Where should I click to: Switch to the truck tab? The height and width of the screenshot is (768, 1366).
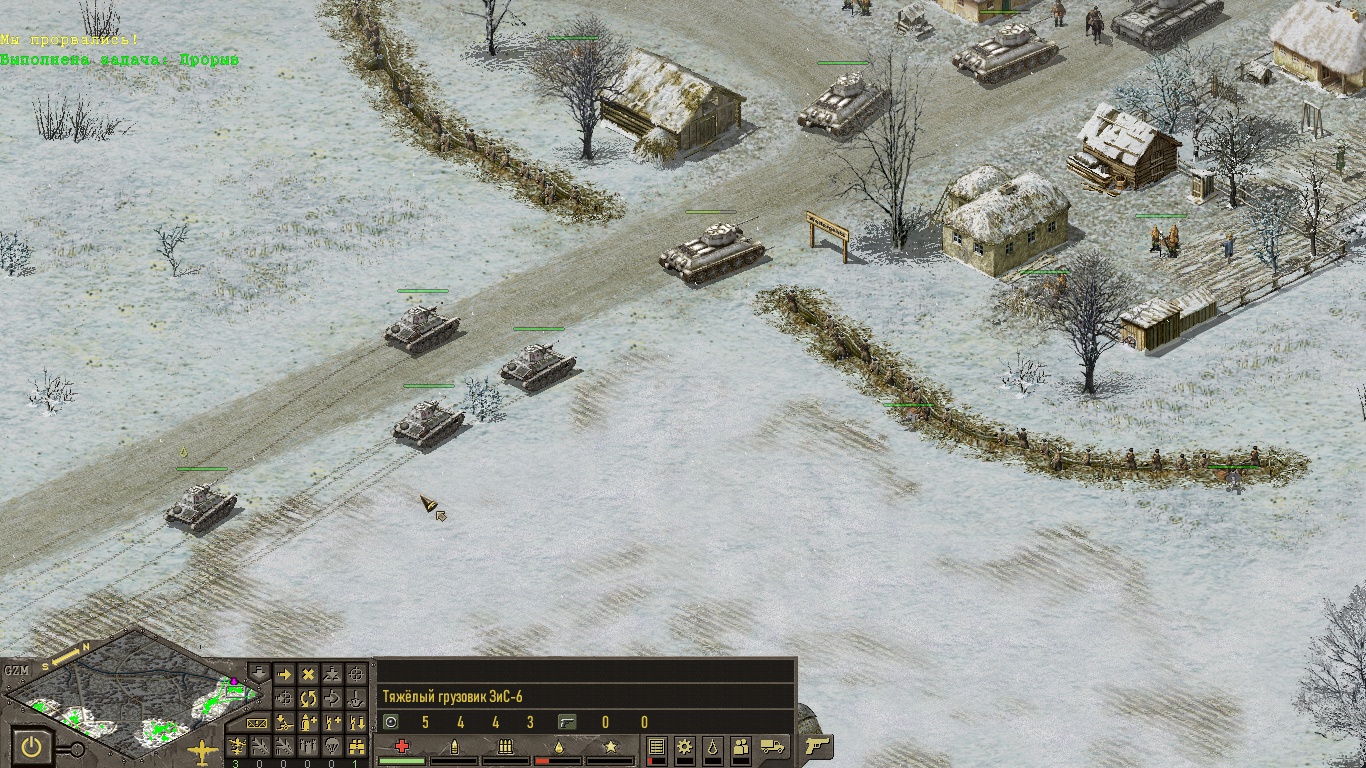(773, 746)
